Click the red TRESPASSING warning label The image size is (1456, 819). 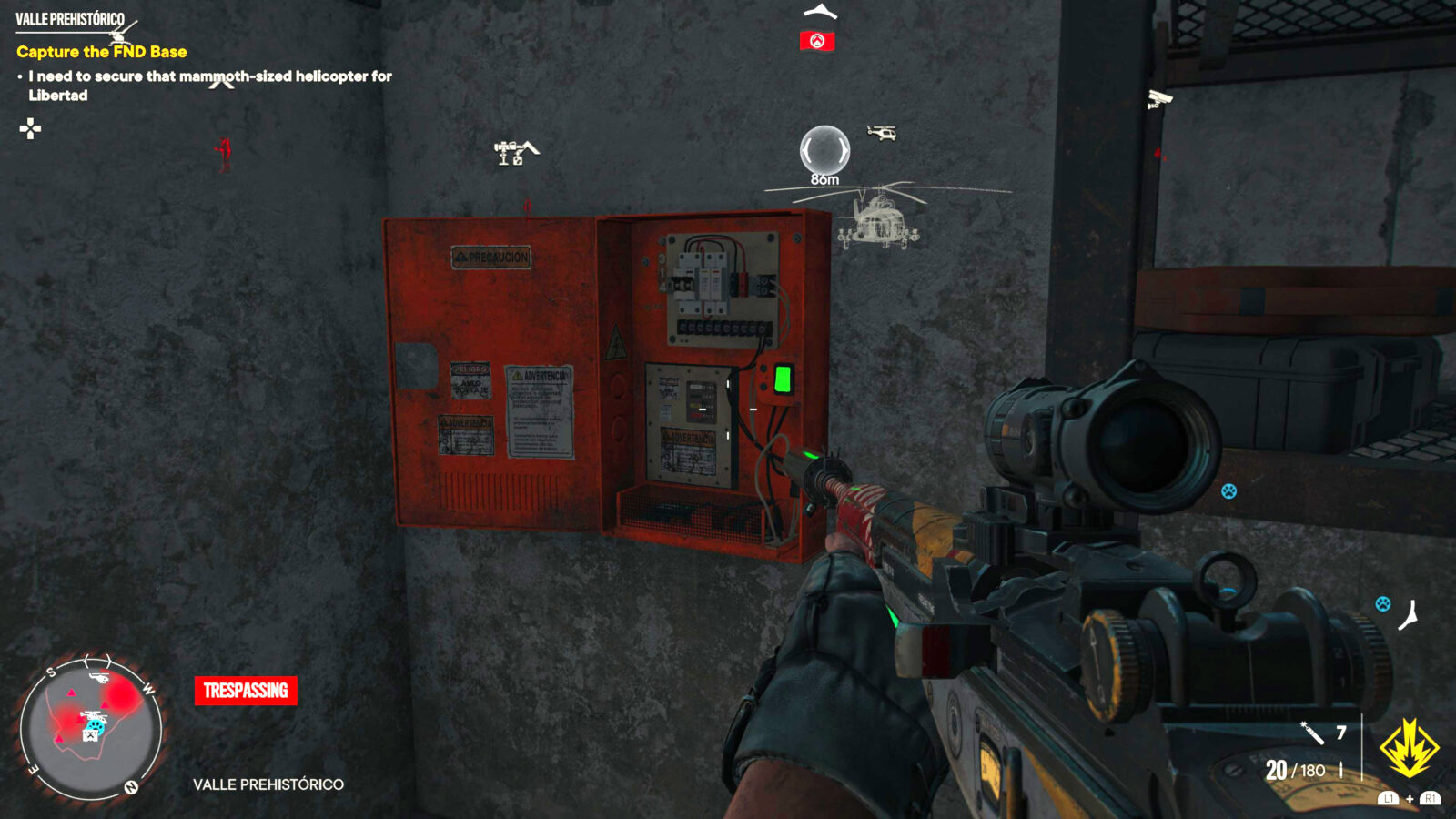pyautogui.click(x=246, y=691)
